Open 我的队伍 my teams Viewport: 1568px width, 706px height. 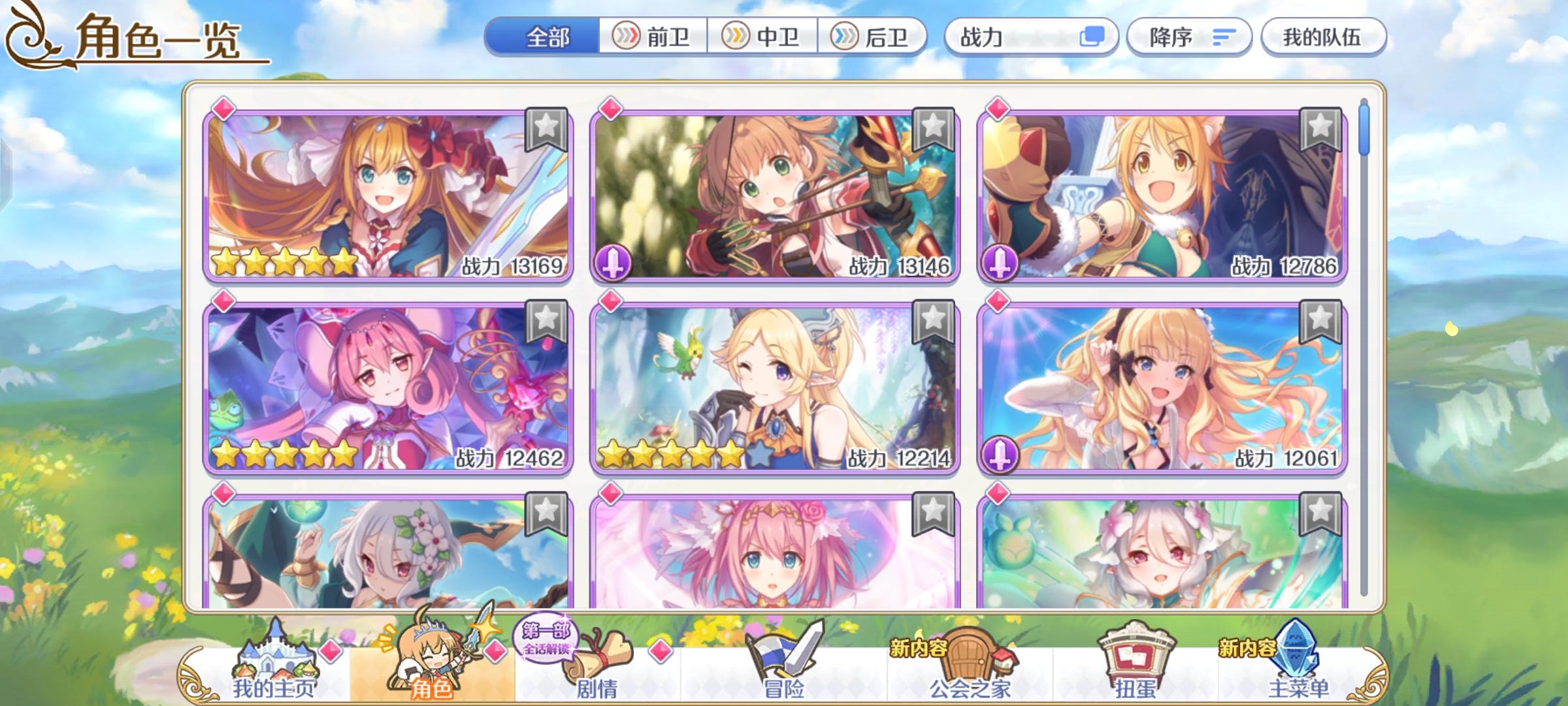(1323, 37)
